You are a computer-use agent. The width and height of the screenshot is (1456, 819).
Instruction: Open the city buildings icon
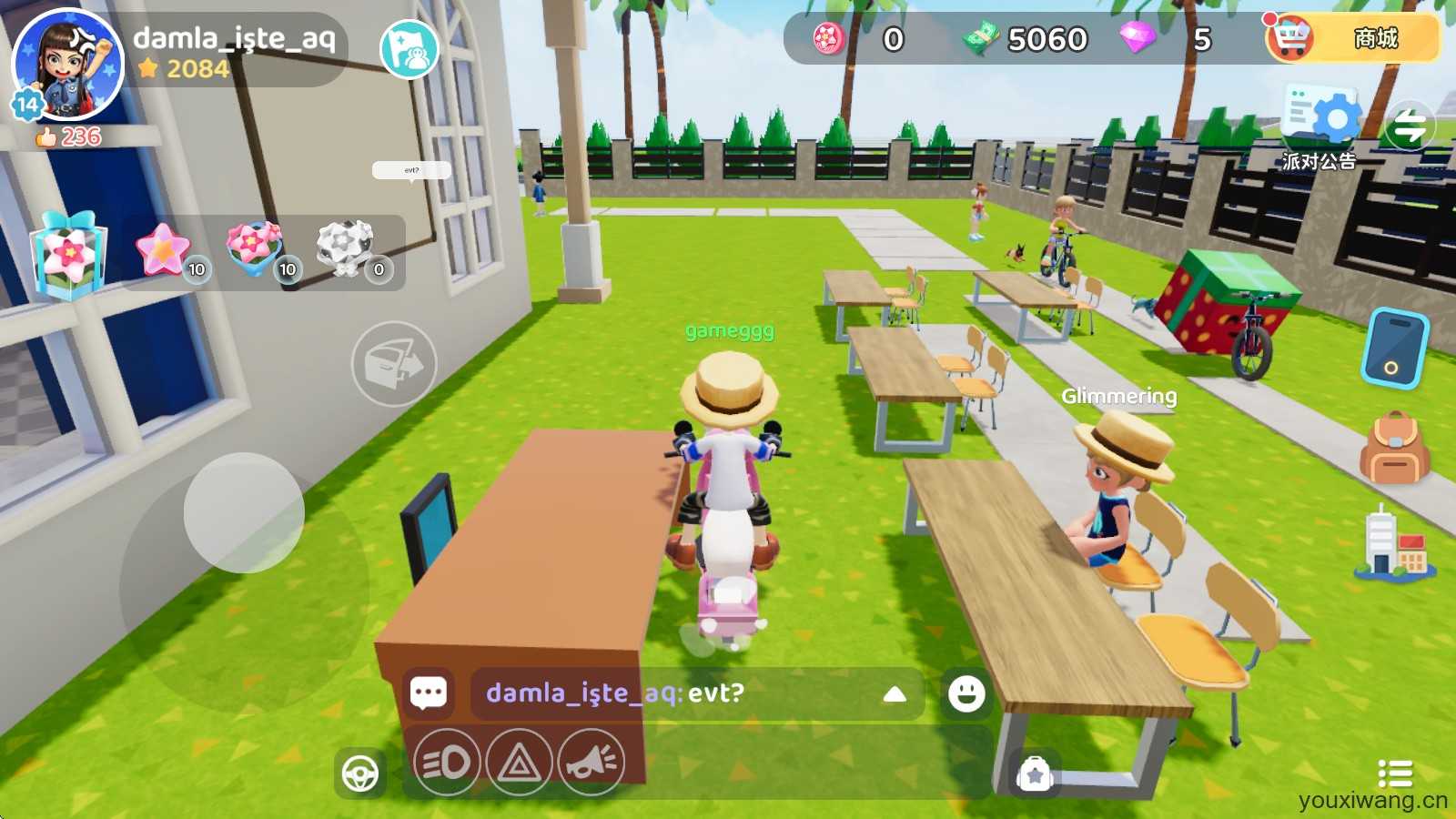1393,544
